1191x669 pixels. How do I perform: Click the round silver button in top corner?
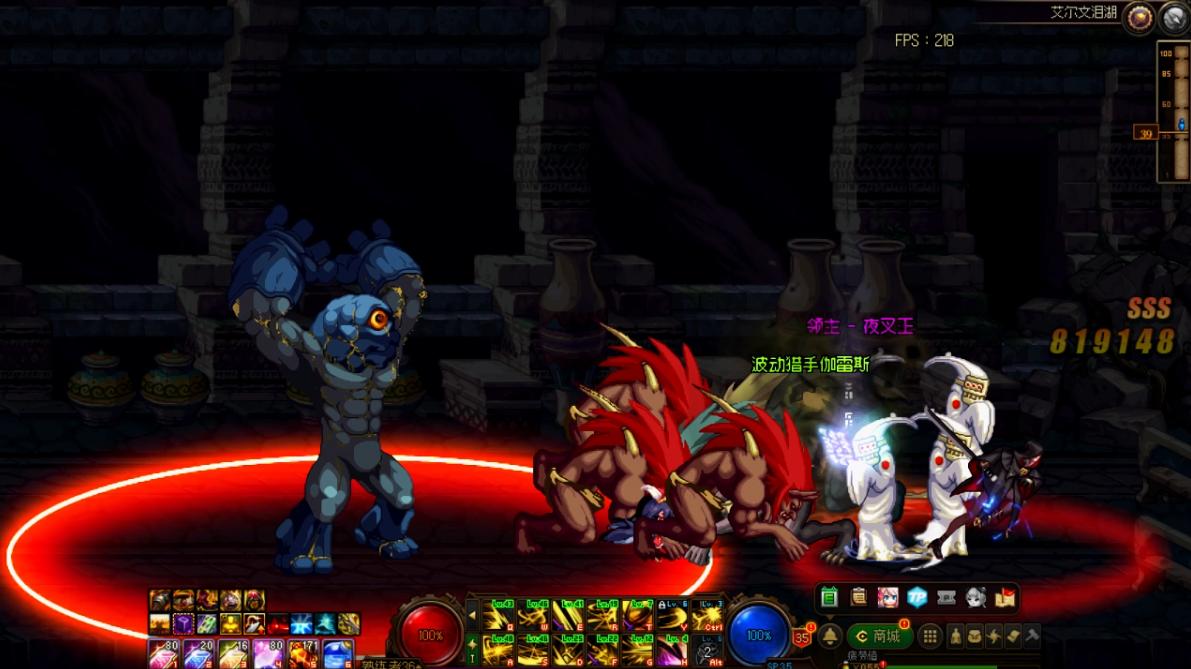1174,17
